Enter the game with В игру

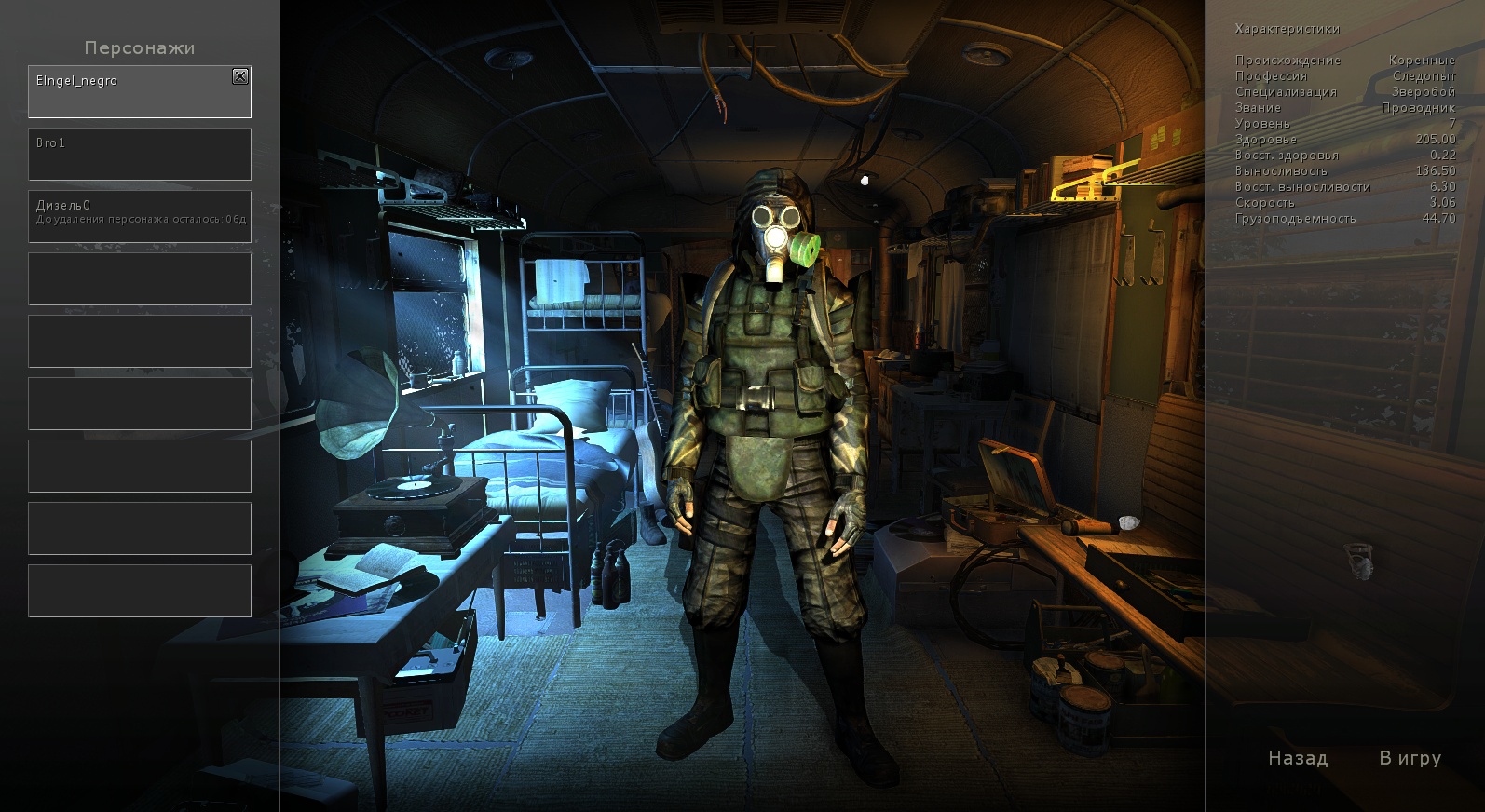[1410, 758]
